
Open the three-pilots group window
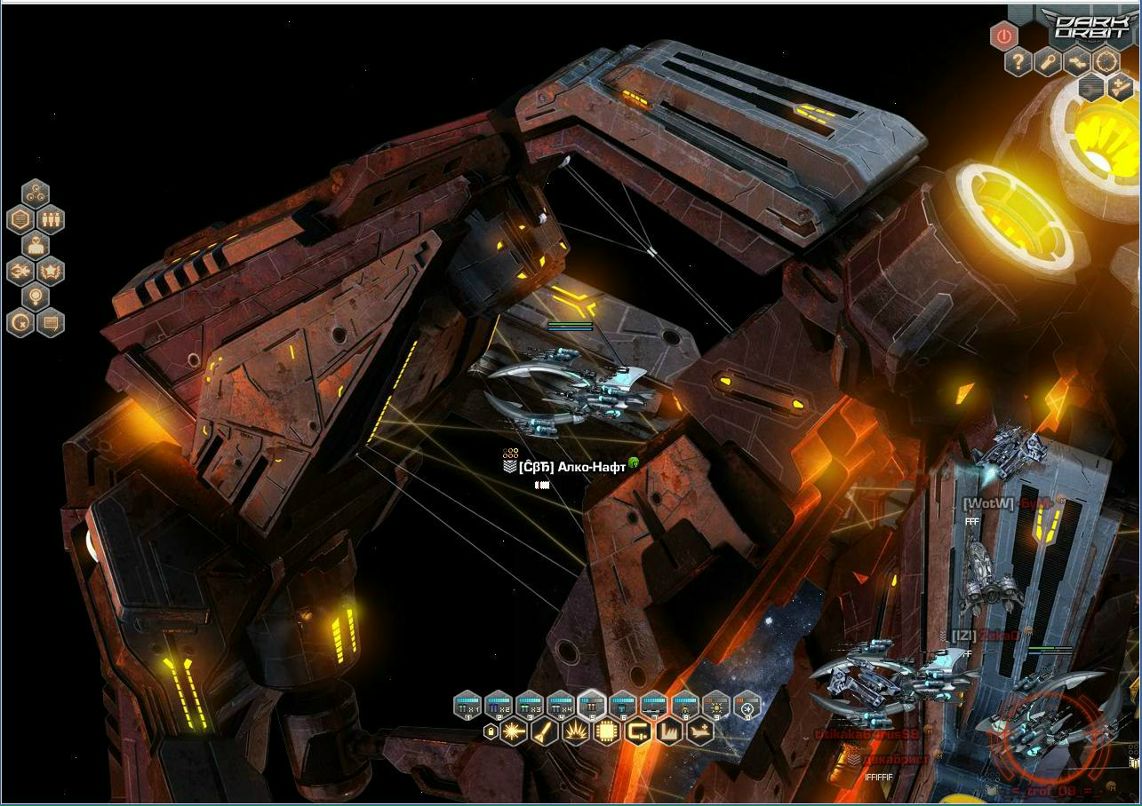coord(50,219)
